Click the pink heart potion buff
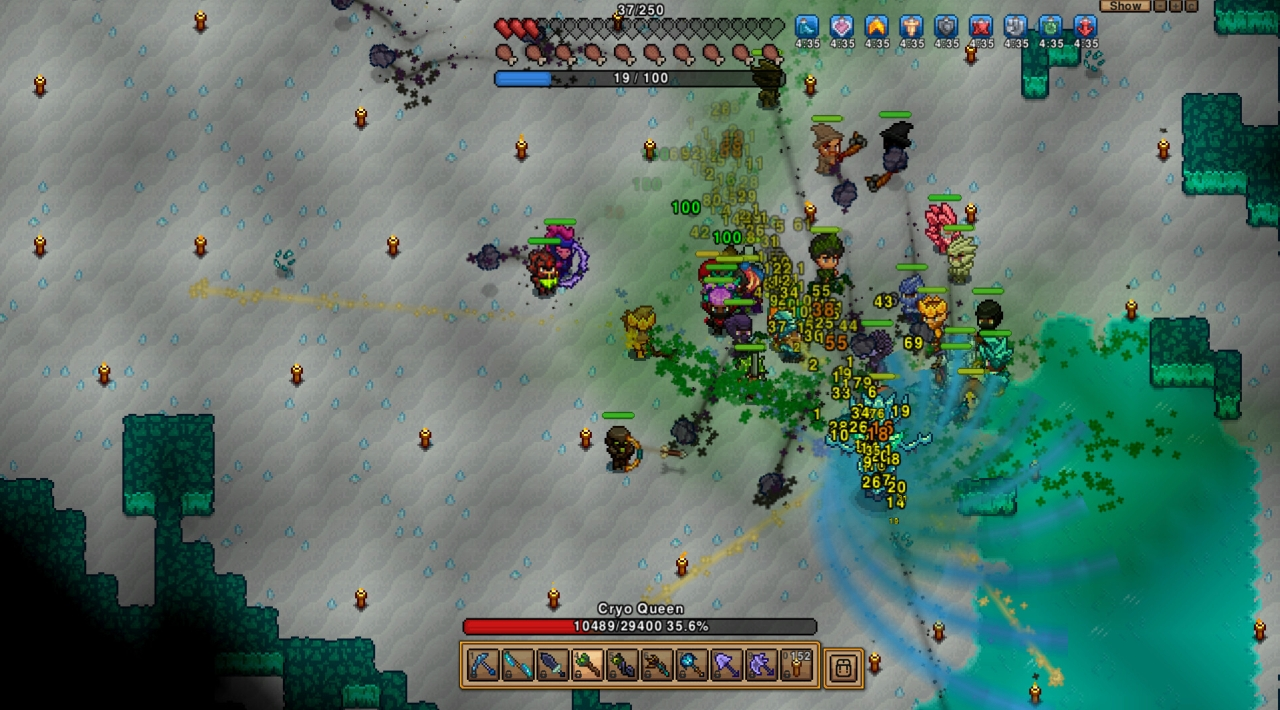Screen dimensions: 1280x710 842,27
